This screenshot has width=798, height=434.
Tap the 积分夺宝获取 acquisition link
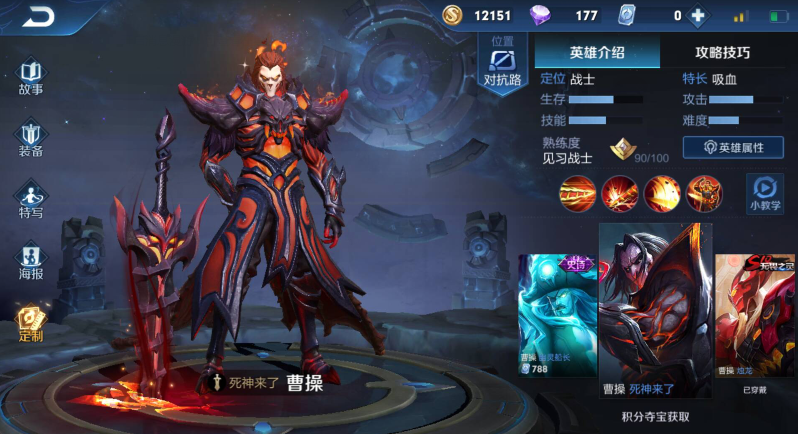655,416
